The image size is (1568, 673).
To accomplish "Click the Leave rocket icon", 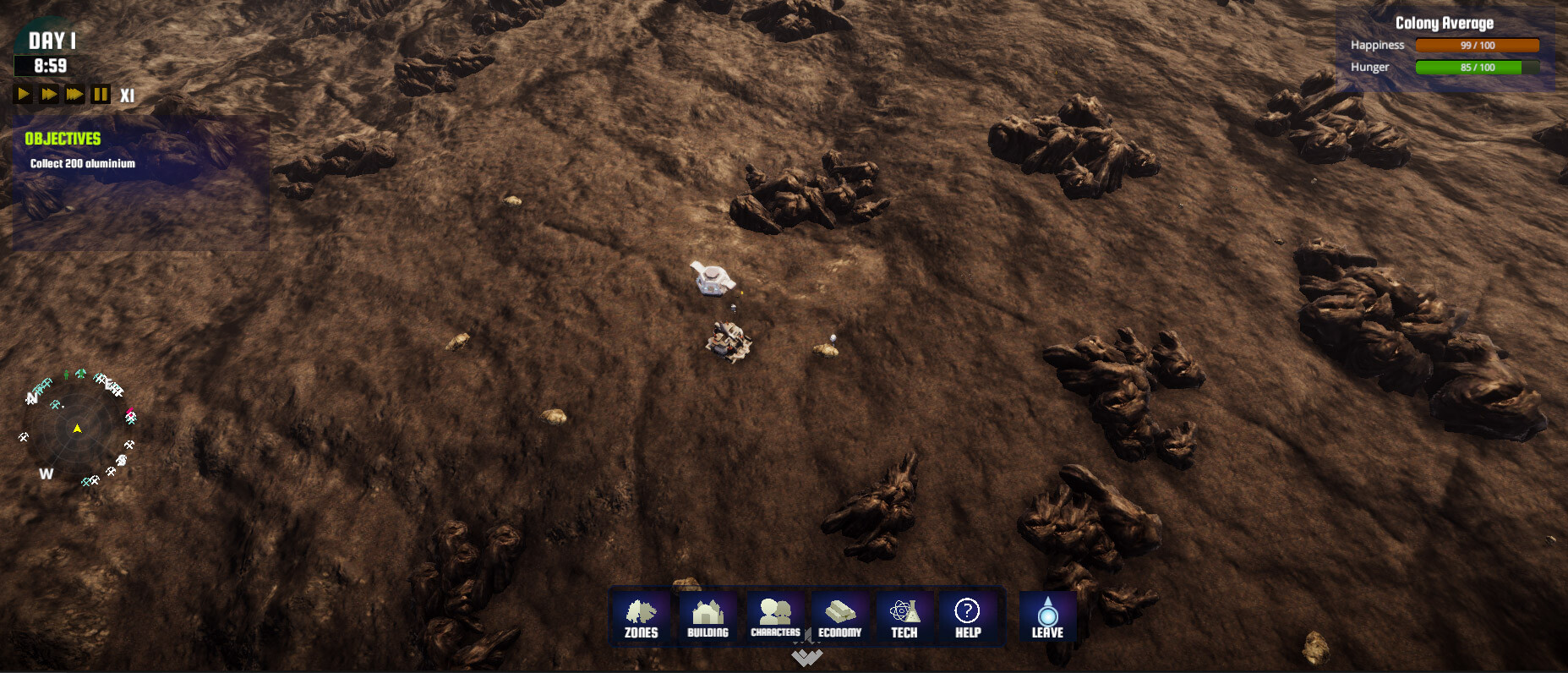I will click(1047, 617).
